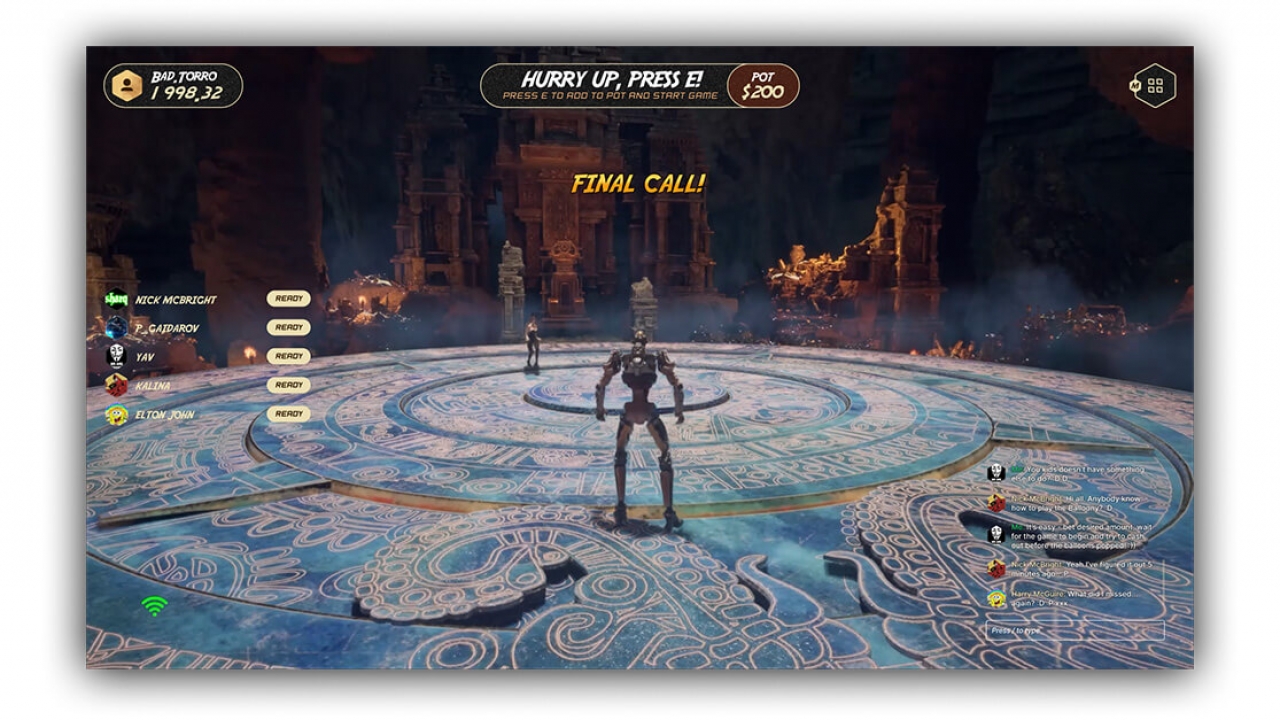The width and height of the screenshot is (1280, 720).
Task: Expand Yav's READY entry
Action: tap(289, 356)
